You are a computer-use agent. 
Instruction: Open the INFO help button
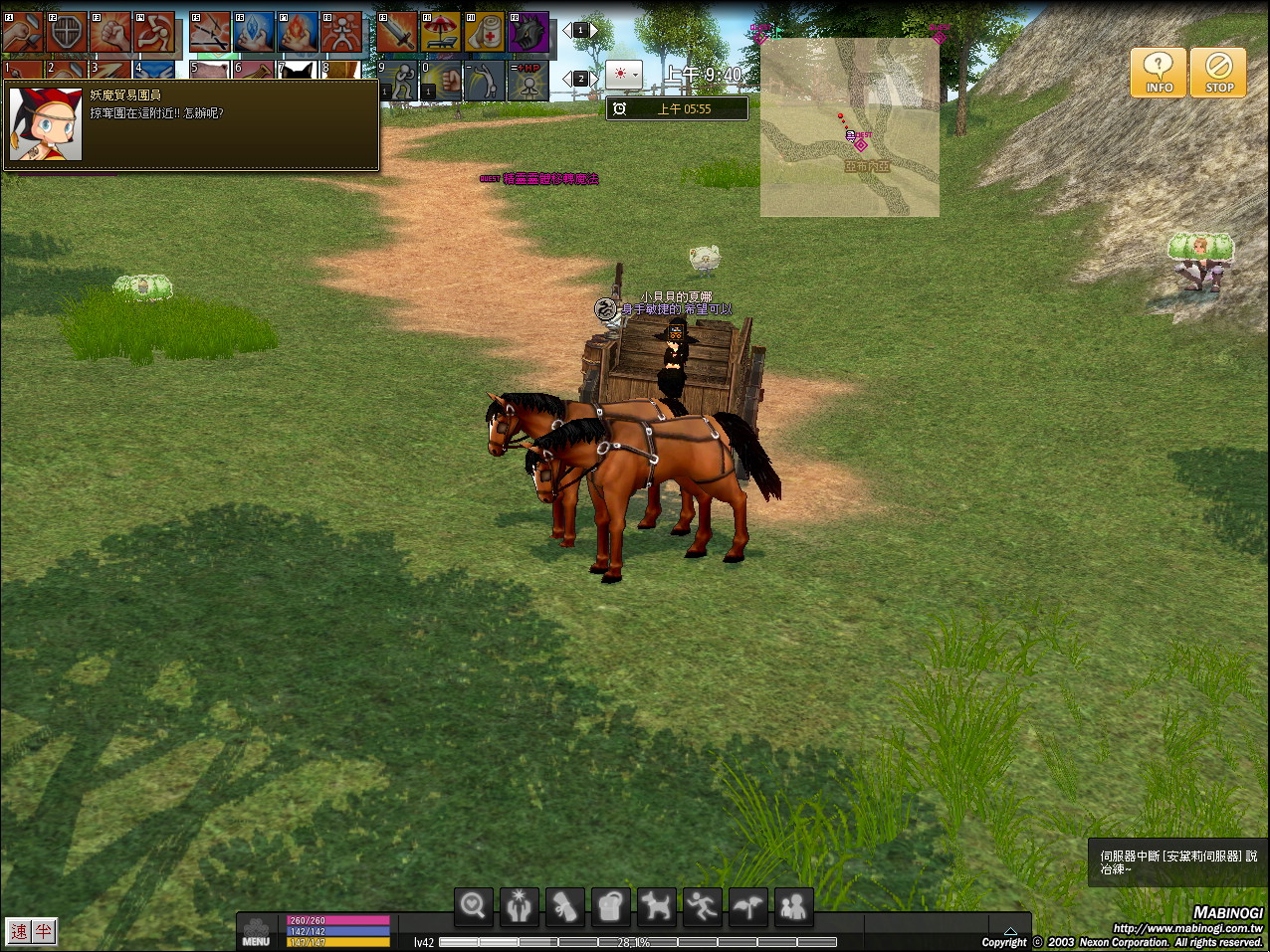click(1158, 73)
